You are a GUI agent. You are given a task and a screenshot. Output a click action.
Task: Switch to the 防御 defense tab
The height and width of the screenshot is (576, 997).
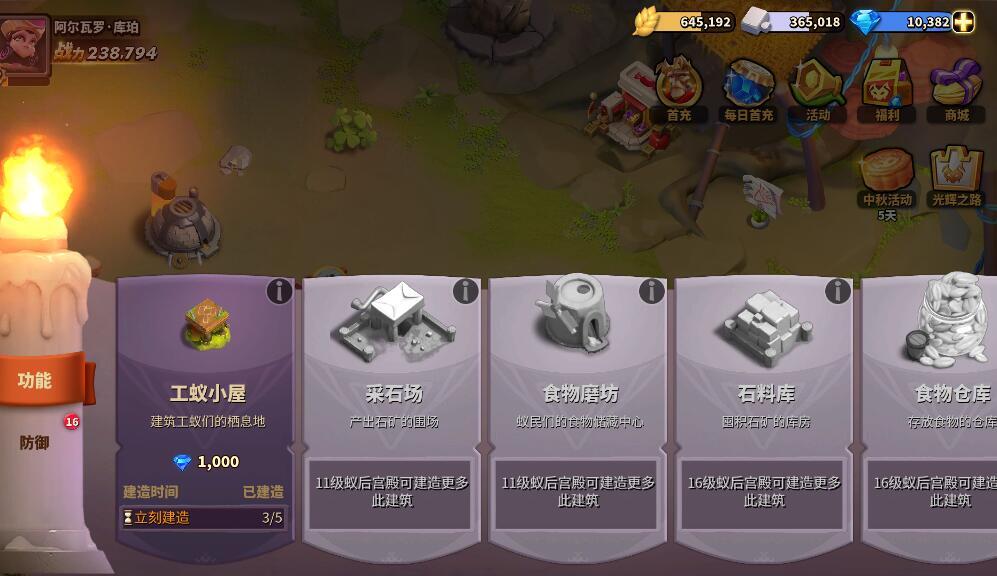tap(36, 442)
